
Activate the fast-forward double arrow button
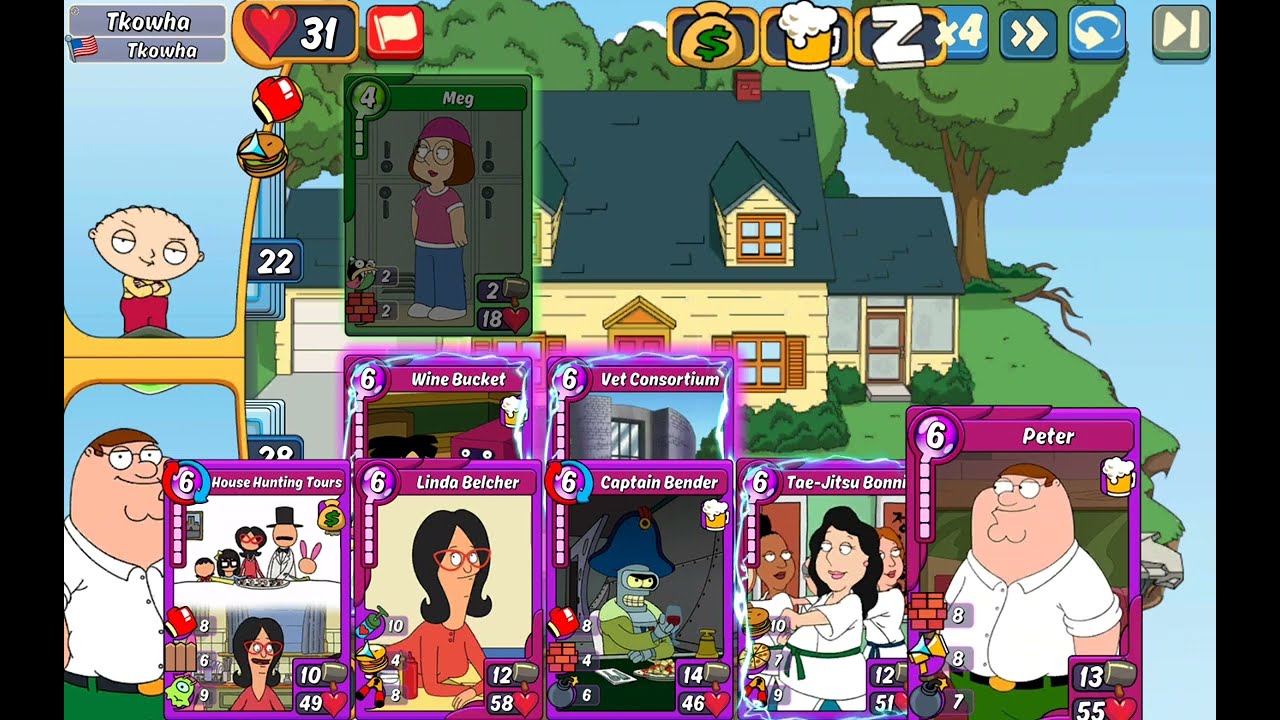pos(1027,34)
